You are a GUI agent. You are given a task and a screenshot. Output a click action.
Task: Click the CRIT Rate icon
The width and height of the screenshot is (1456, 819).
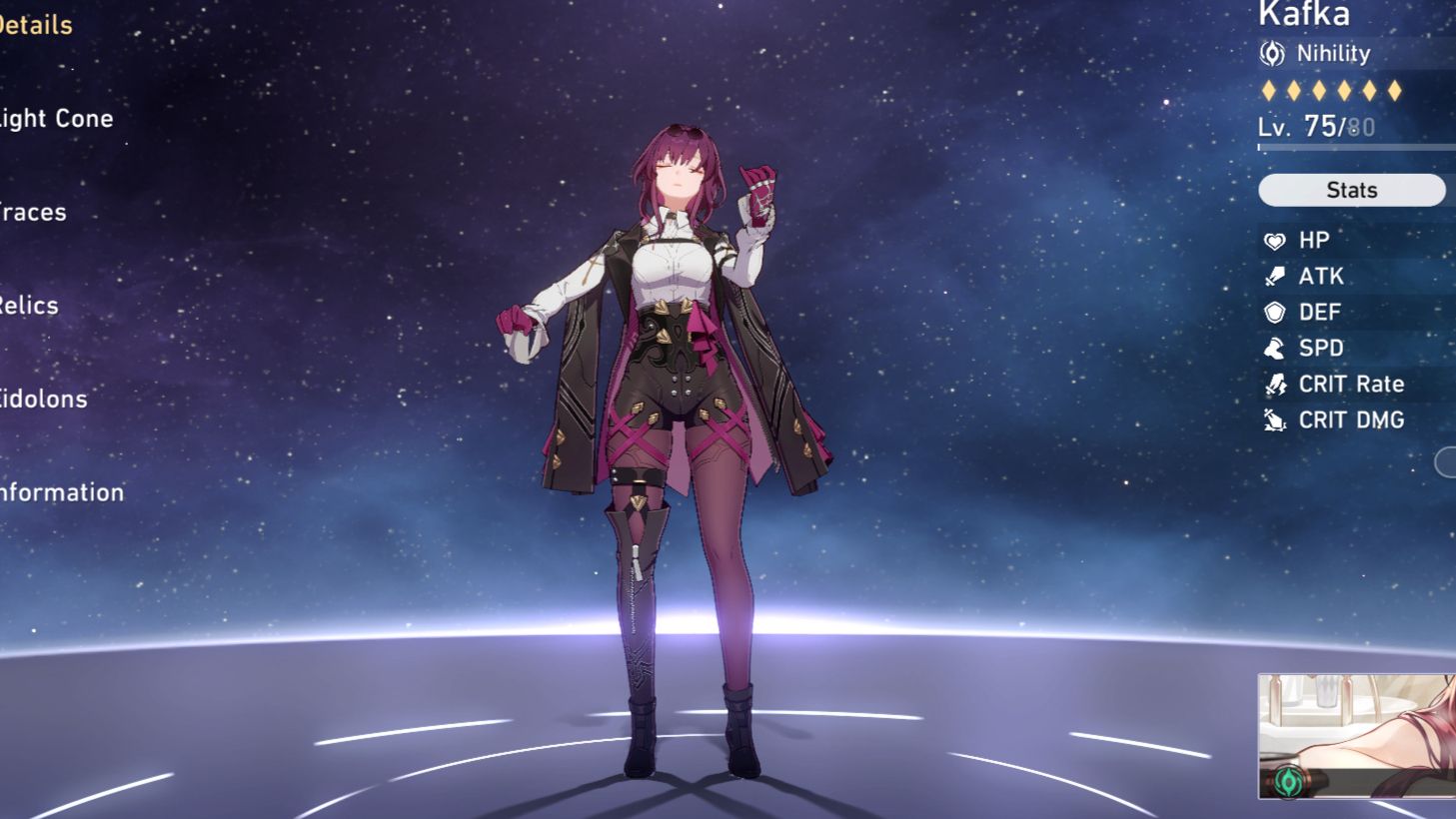point(1275,384)
